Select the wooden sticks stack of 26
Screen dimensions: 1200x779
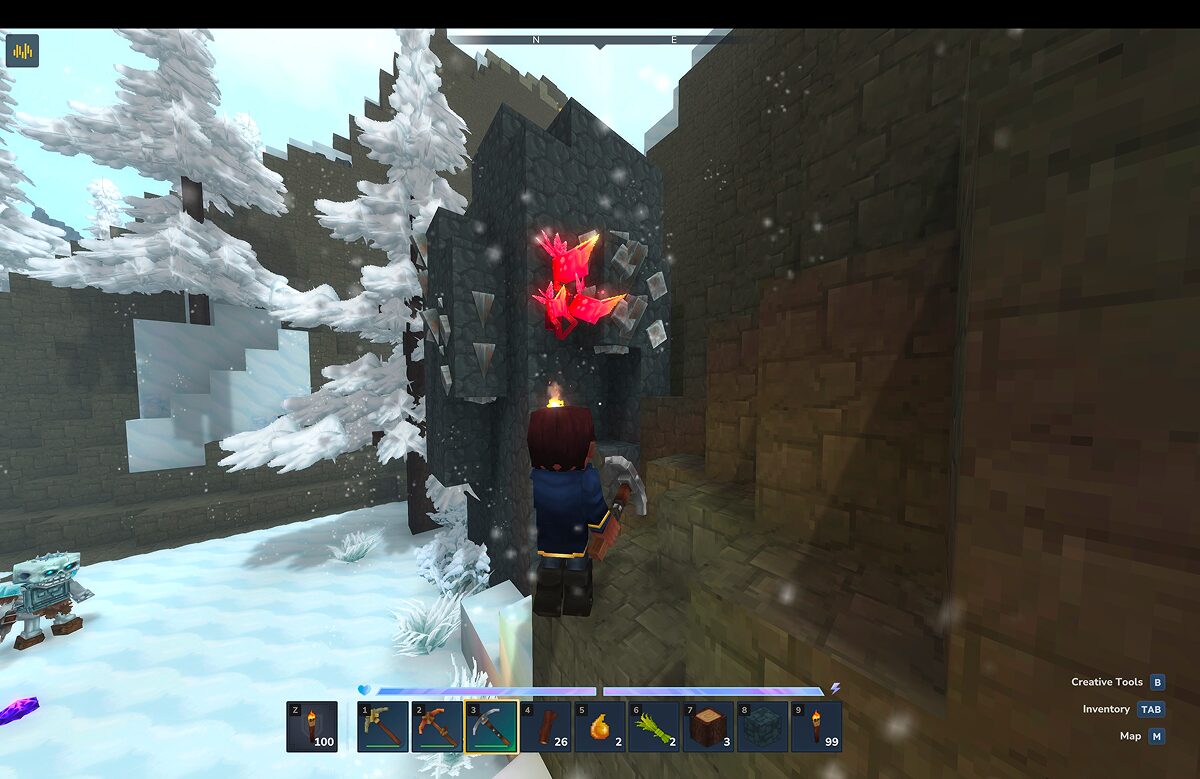pos(545,726)
